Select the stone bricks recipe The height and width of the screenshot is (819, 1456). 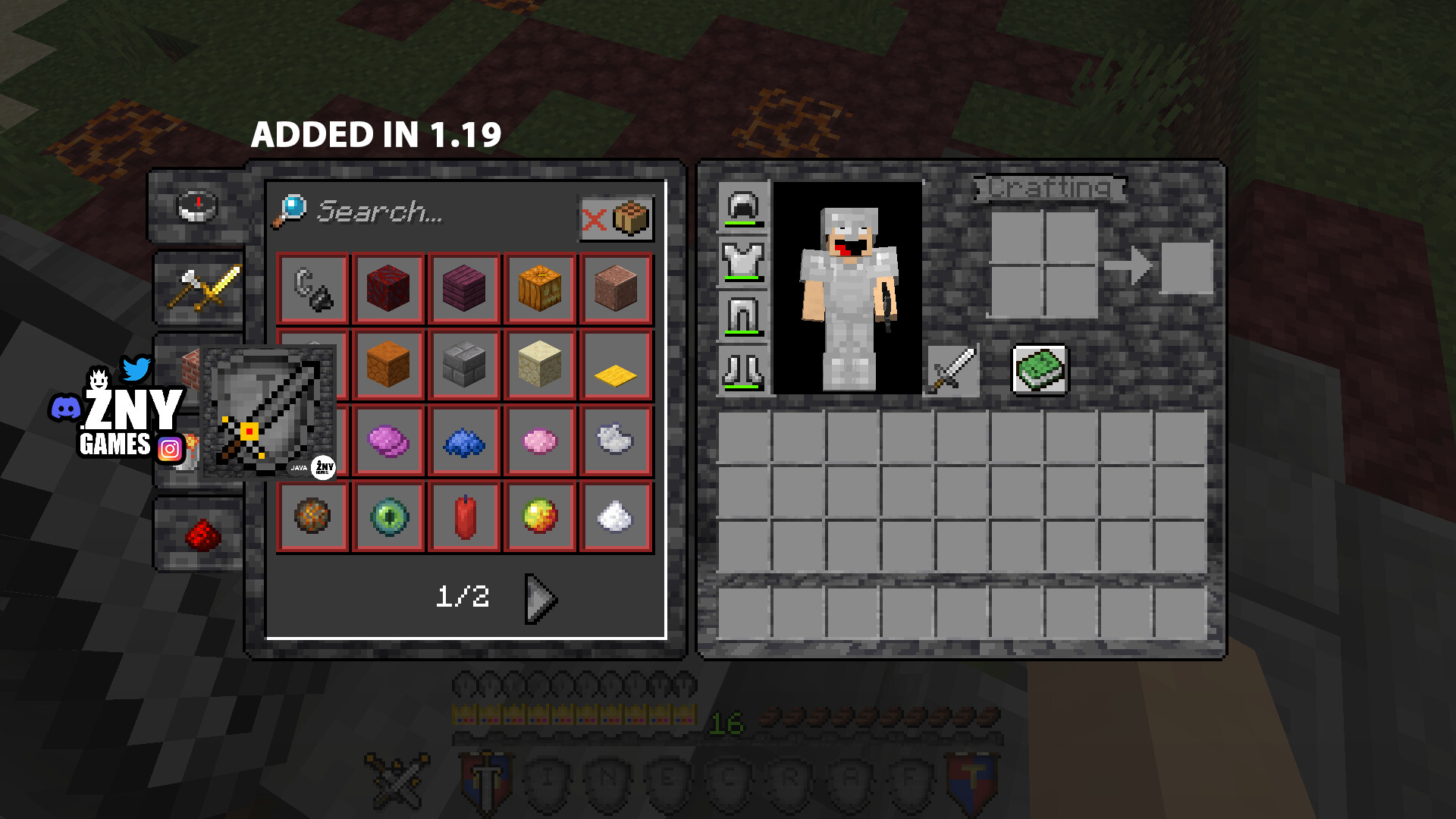click(x=464, y=365)
